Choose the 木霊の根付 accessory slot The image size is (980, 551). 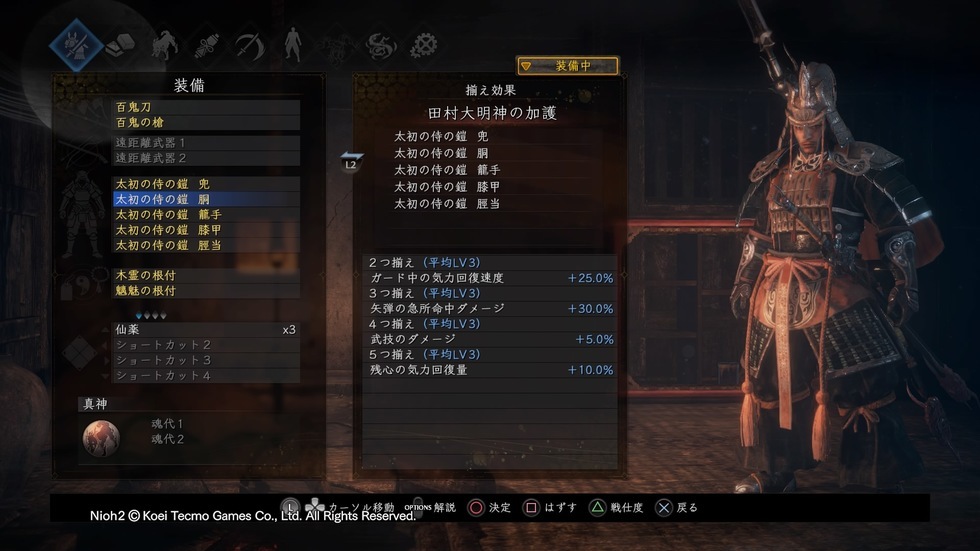(206, 275)
